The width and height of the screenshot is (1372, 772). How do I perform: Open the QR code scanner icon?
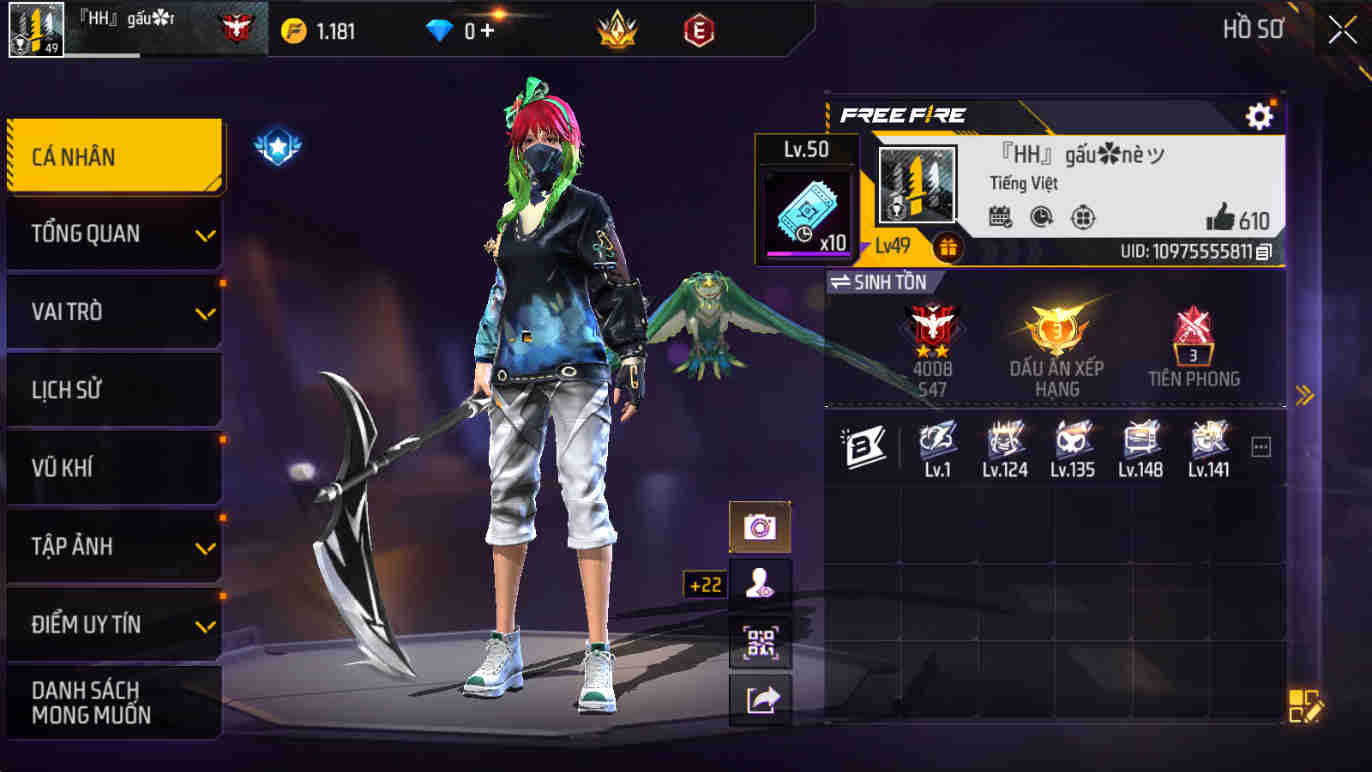[760, 645]
